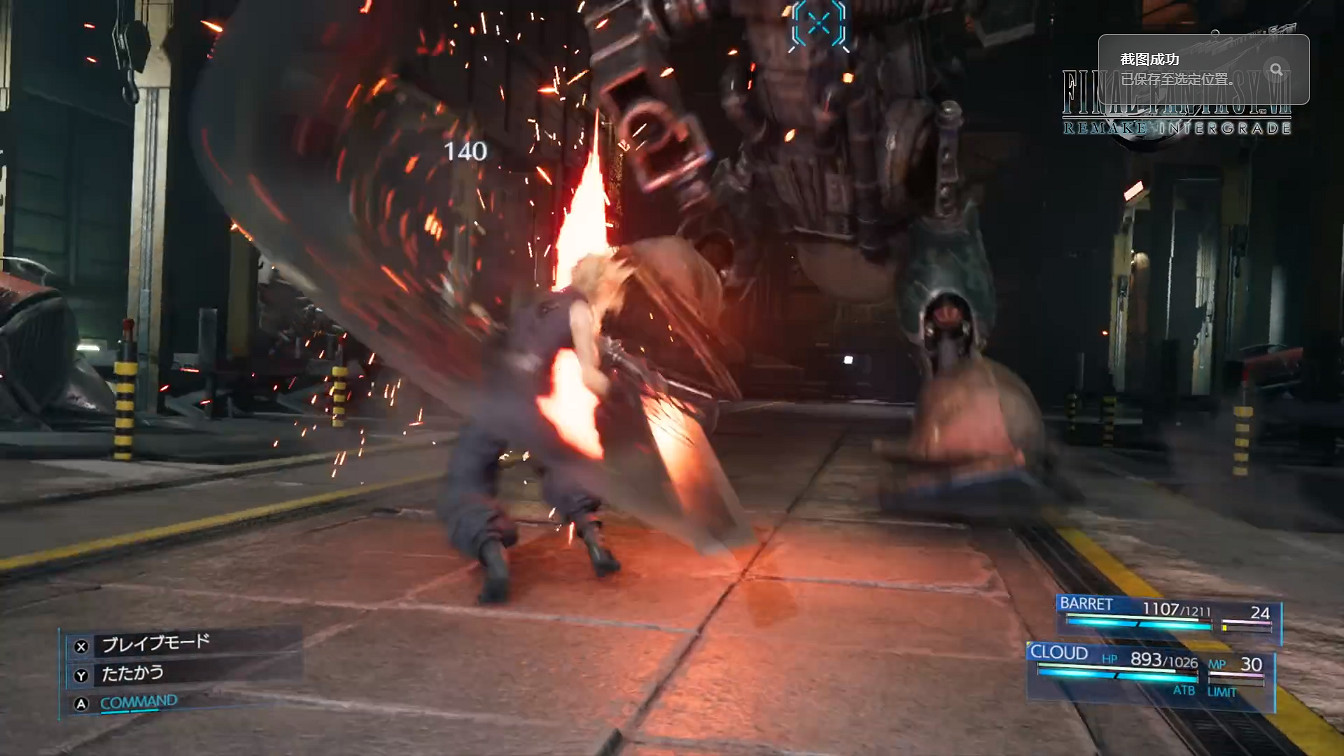Click the magnifier icon on the screenshot notification
Screen dimensions: 1344x756
coord(1275,70)
